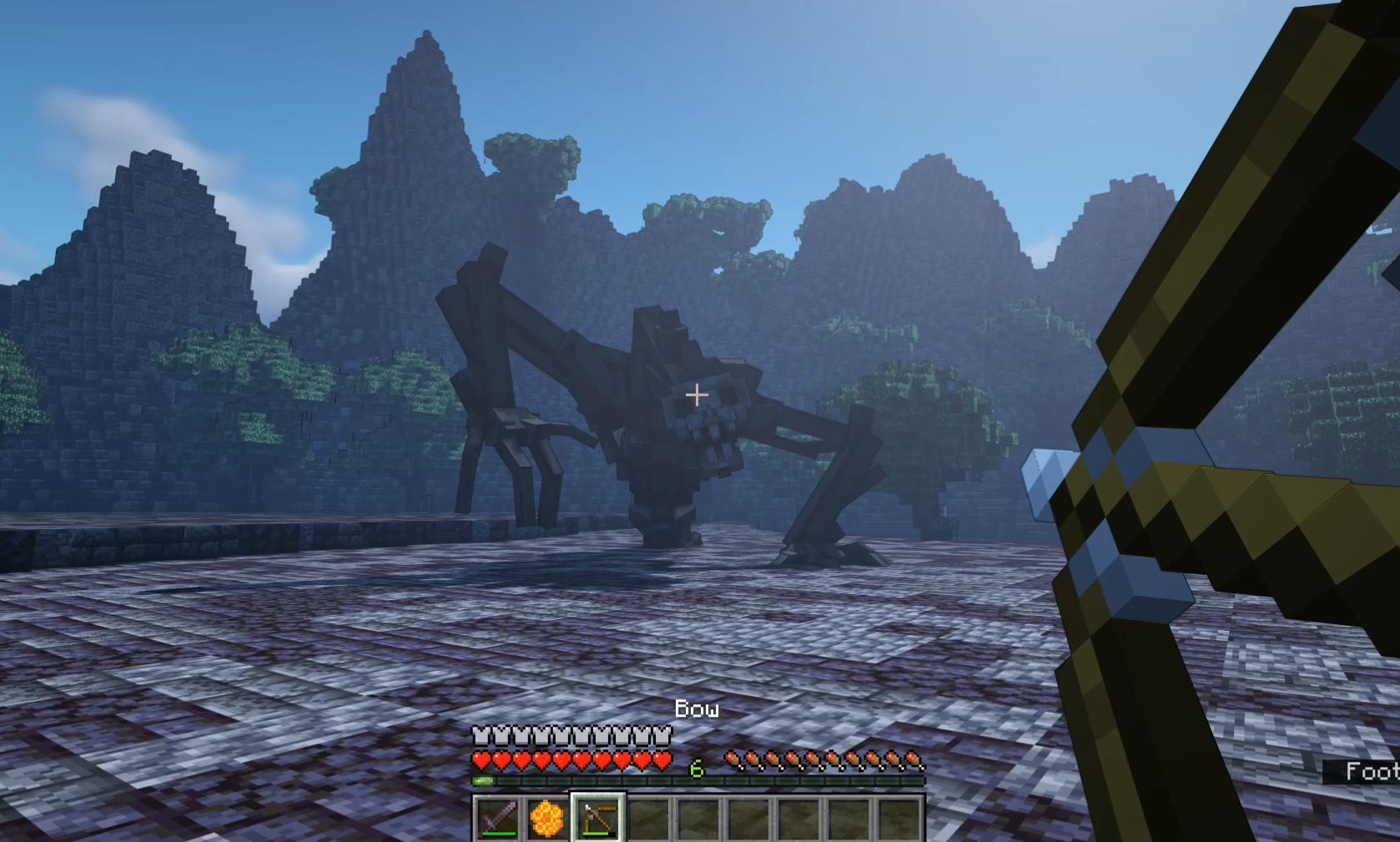Image resolution: width=1400 pixels, height=842 pixels.
Task: Click the experience level number 6
Action: click(x=697, y=769)
